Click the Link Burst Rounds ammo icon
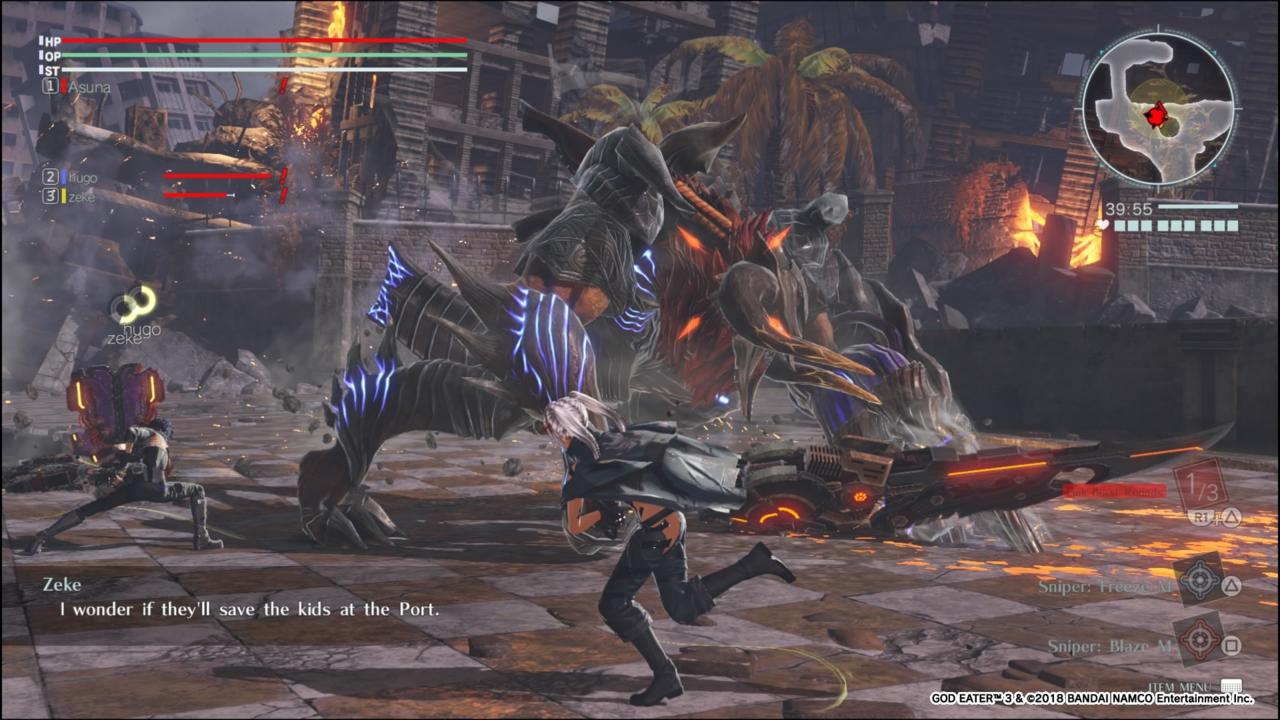The width and height of the screenshot is (1280, 720). [x=1202, y=486]
